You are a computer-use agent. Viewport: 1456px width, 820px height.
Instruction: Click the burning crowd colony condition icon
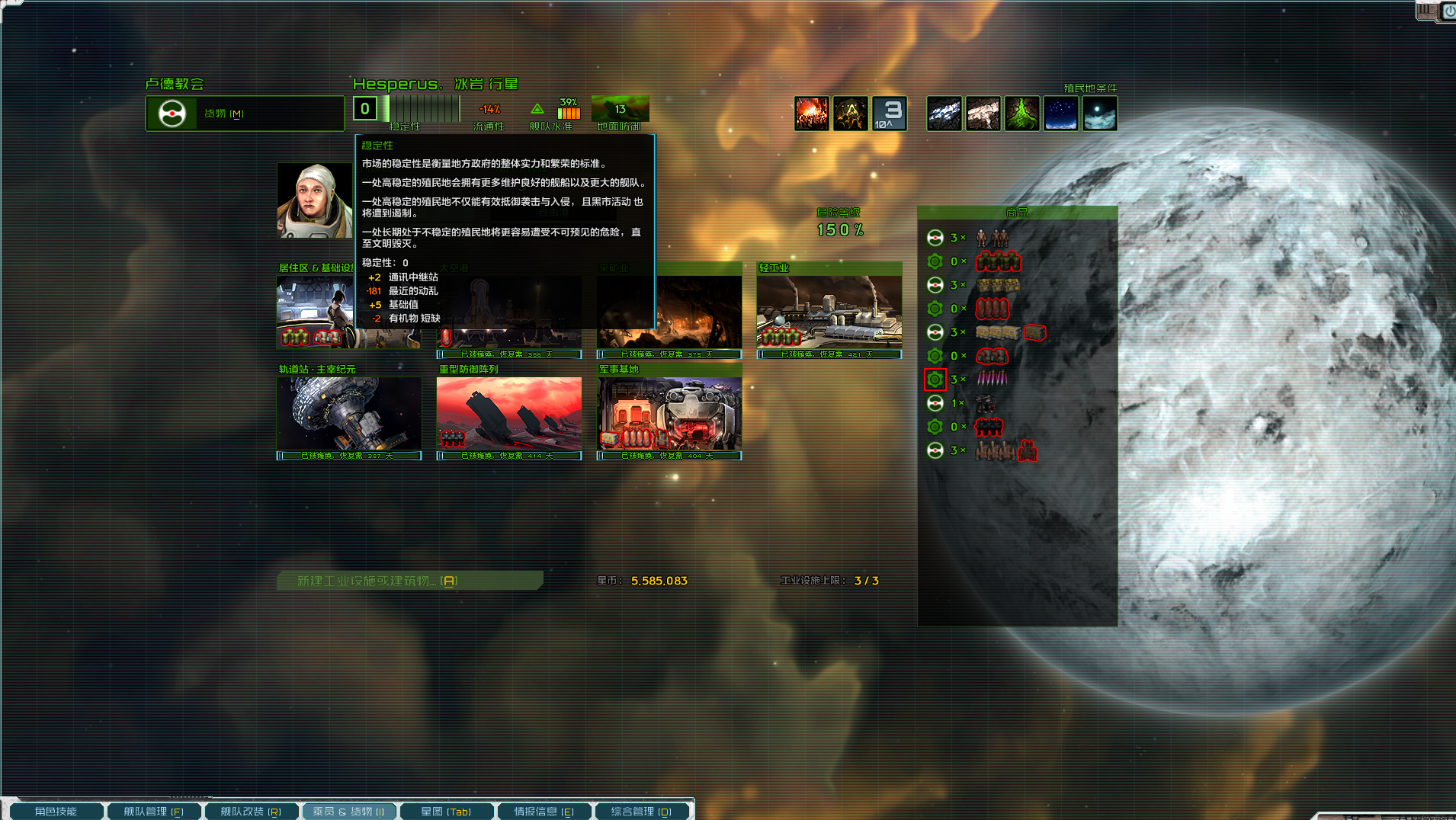[812, 113]
